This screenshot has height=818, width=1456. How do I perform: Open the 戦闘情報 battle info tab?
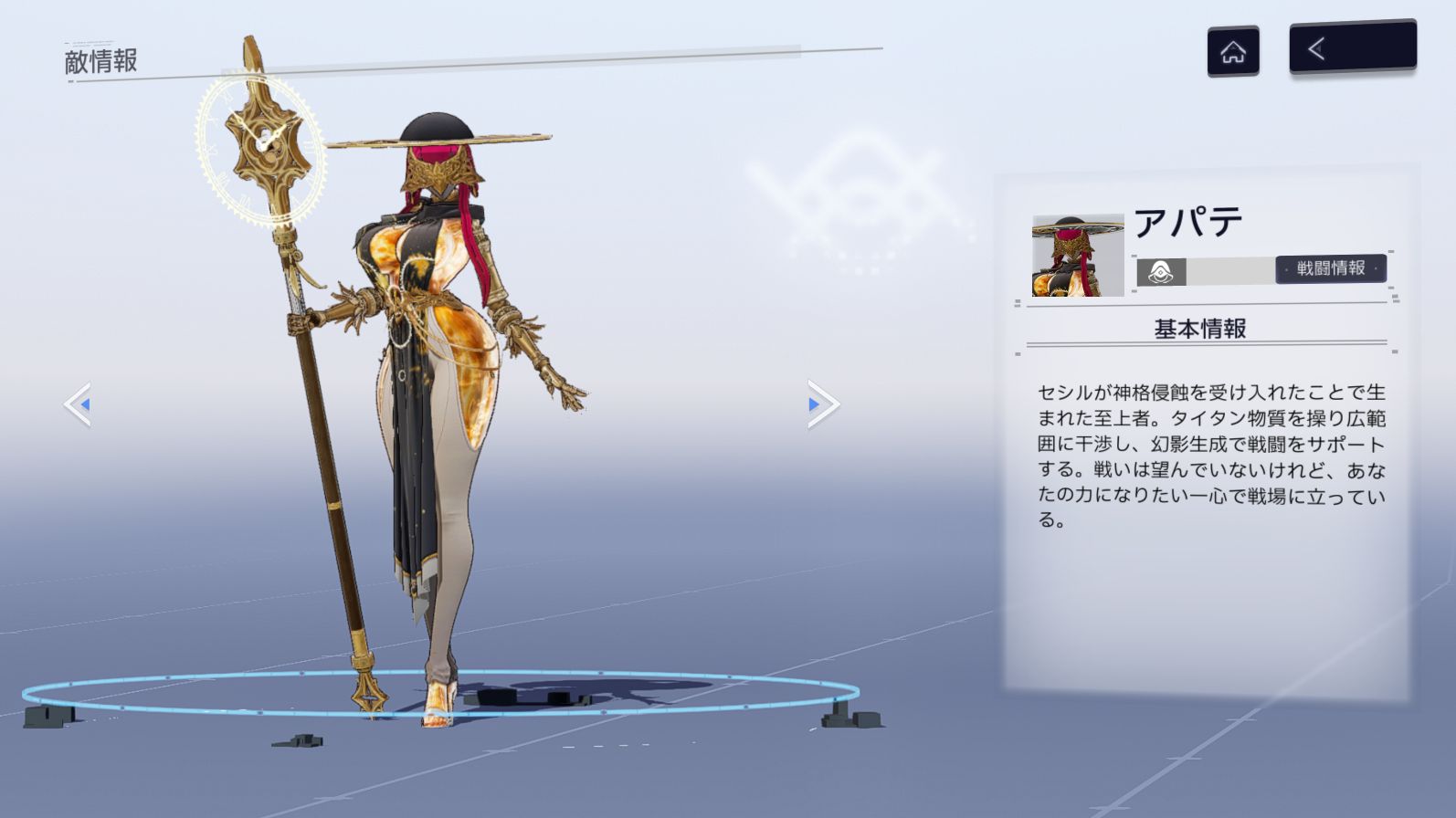point(1330,268)
